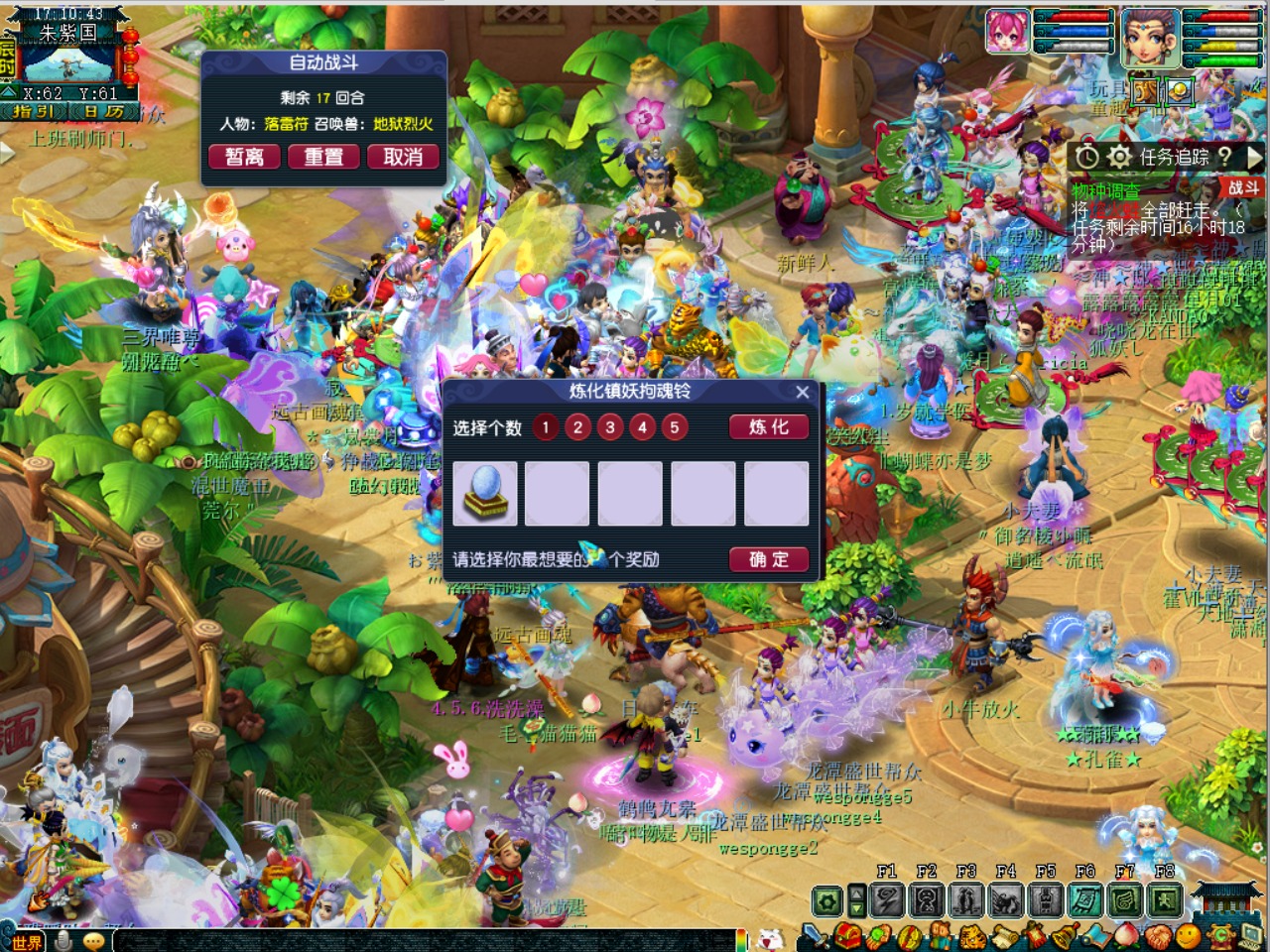Click the 暂离 button in auto-battle panel
The image size is (1270, 952).
tap(244, 157)
